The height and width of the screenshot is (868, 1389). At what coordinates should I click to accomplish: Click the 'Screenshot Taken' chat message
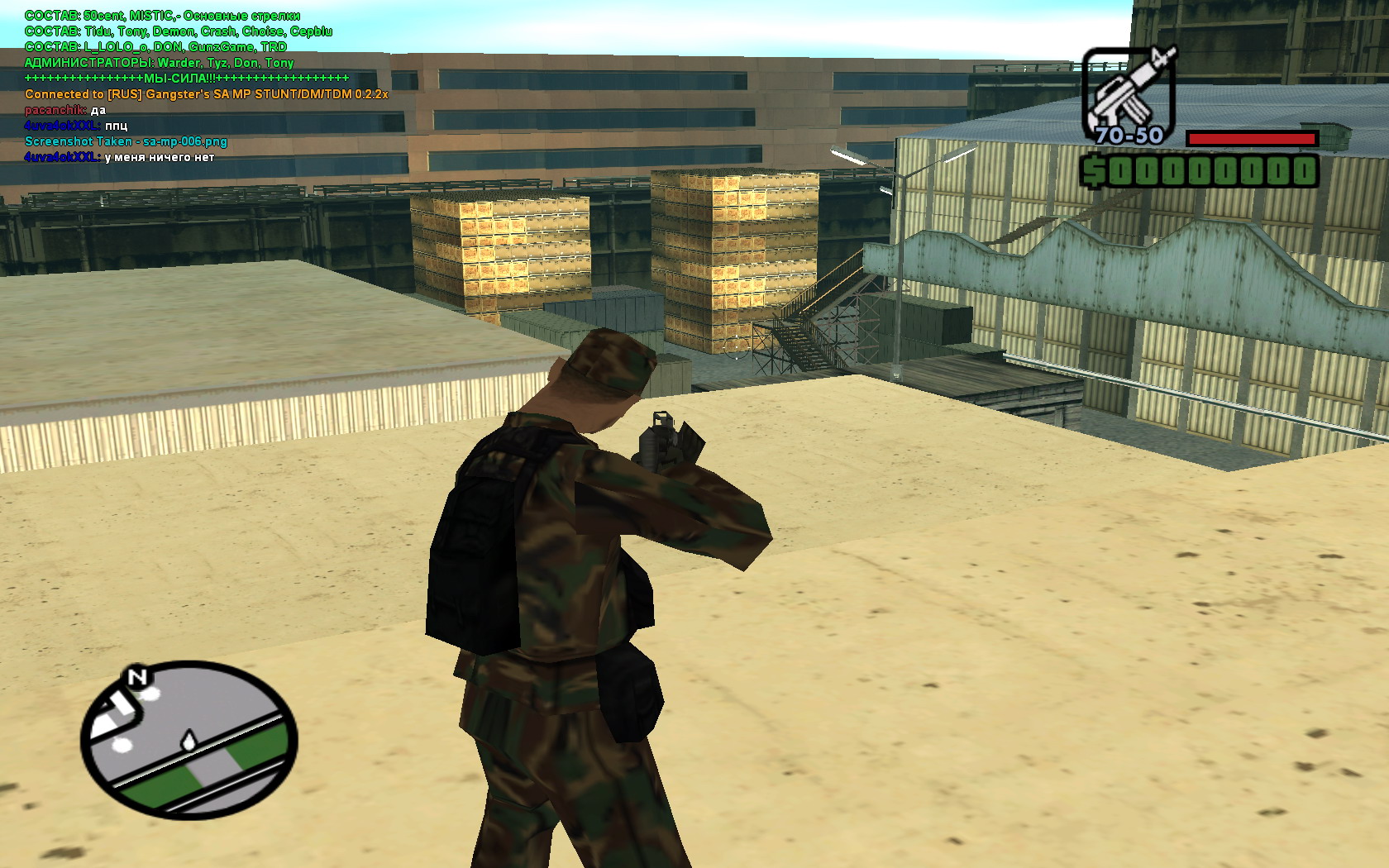(x=126, y=141)
